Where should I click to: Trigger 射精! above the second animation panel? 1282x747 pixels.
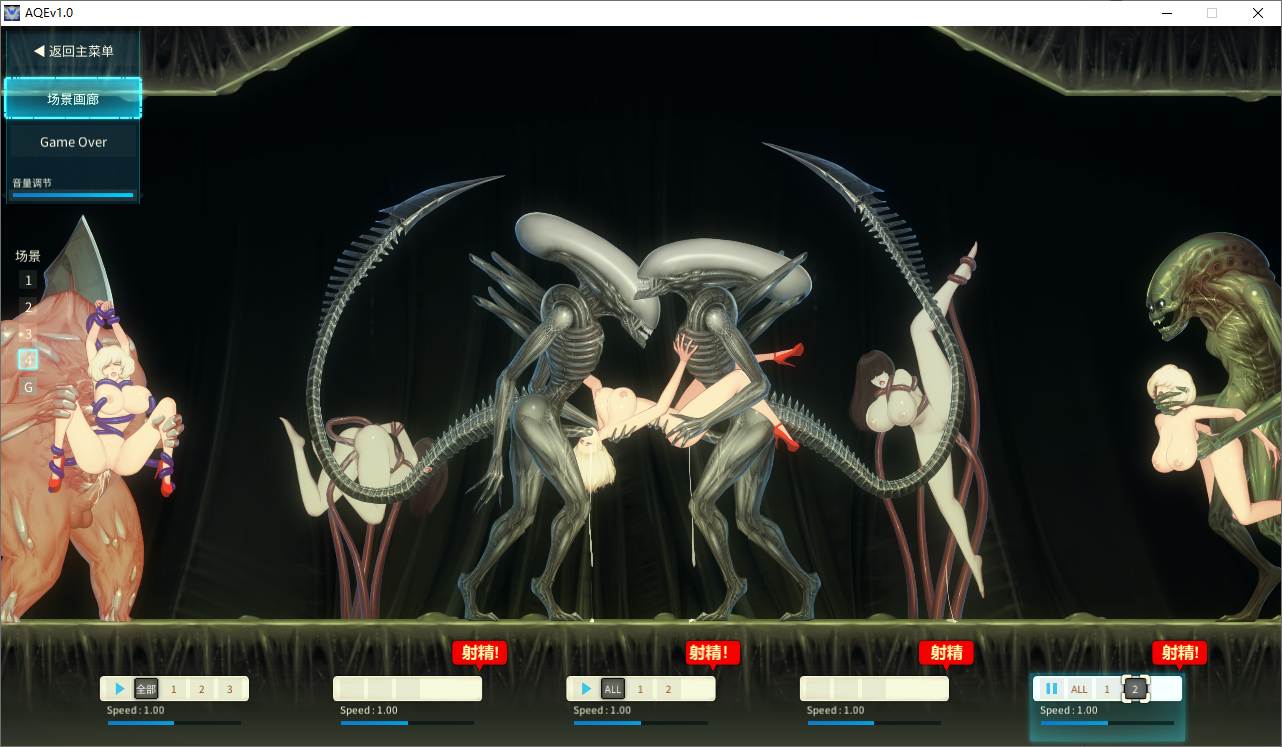(479, 652)
